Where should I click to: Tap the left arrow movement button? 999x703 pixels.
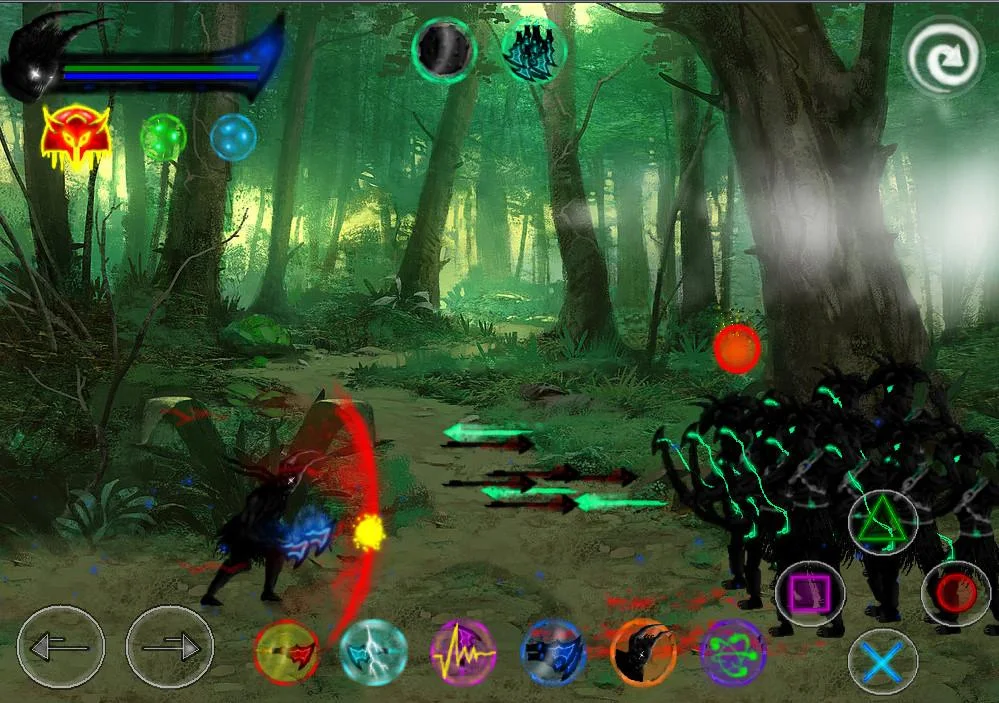[61, 647]
